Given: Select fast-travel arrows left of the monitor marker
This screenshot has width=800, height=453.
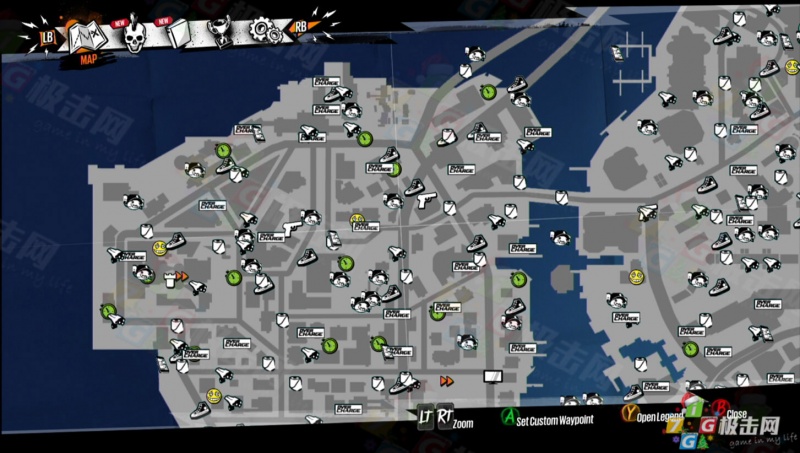Looking at the screenshot, I should pyautogui.click(x=447, y=380).
